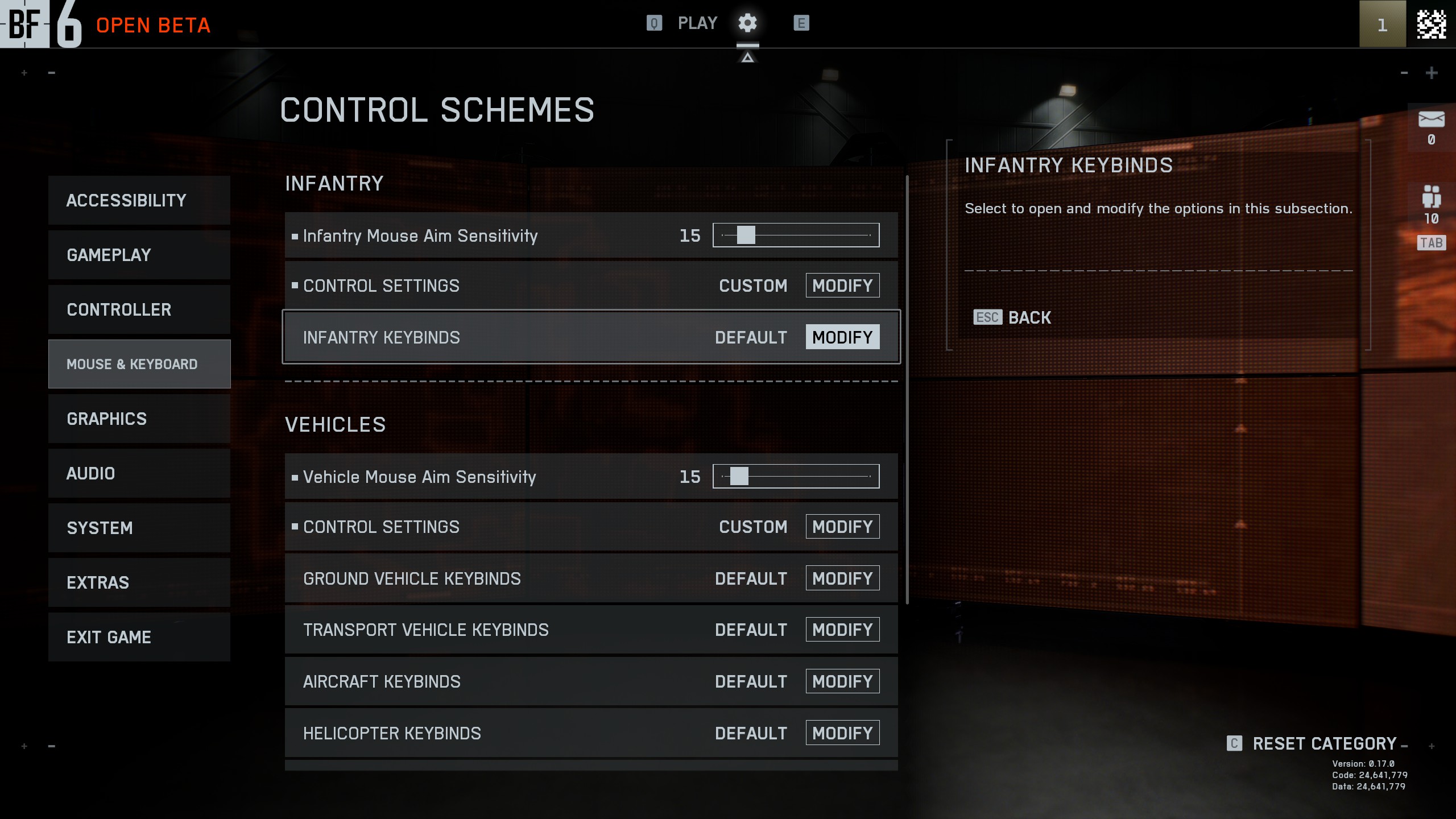Screen dimensions: 1456x819
Task: Open the Graphics settings category
Action: coord(139,419)
